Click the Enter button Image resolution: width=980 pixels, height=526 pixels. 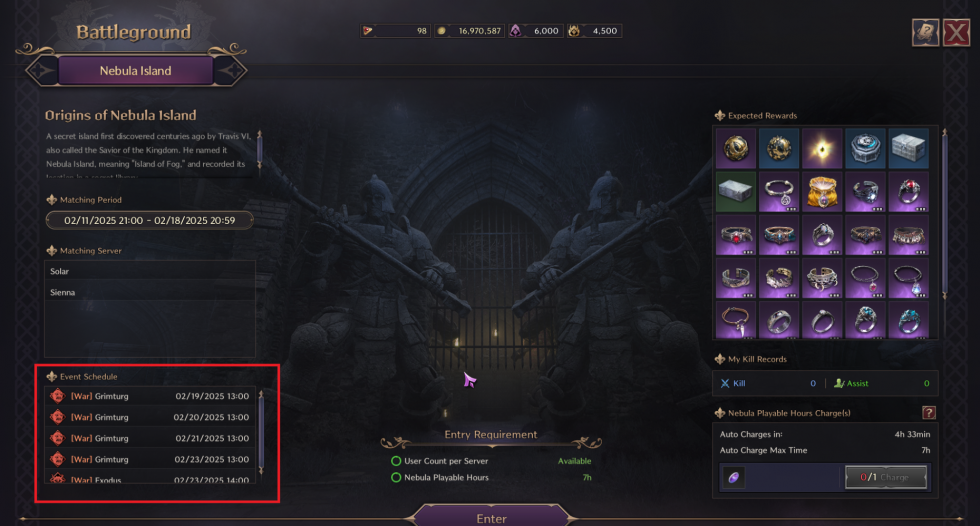pyautogui.click(x=491, y=517)
